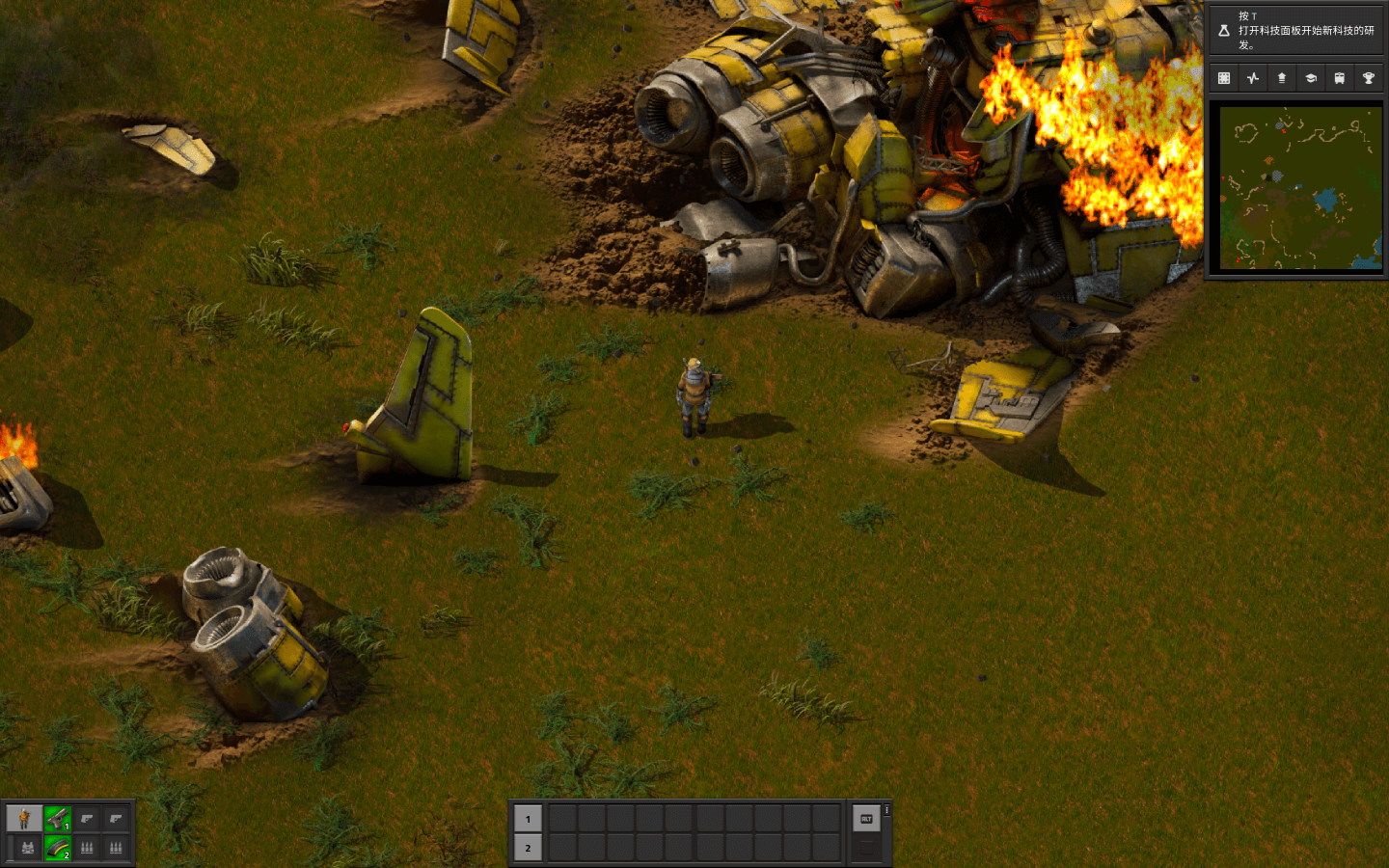
Task: Select the pistol in the gun slot
Action: 58,819
